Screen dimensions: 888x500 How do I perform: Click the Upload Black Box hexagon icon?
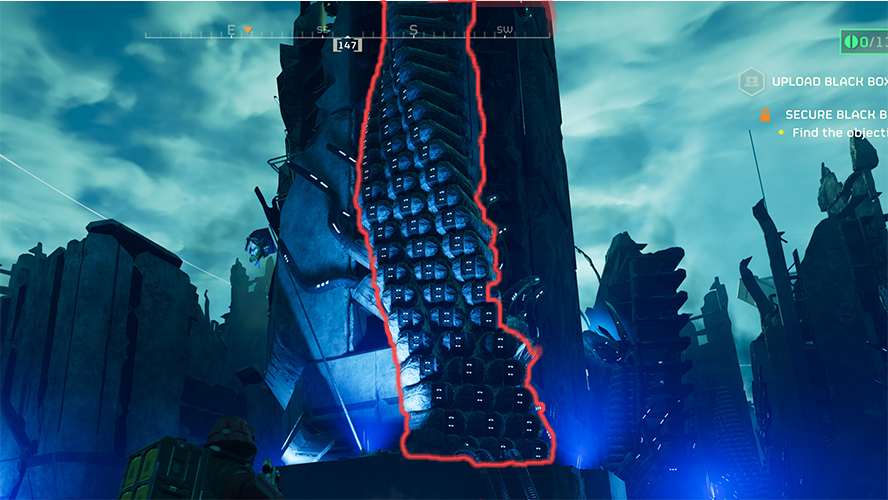[x=752, y=82]
